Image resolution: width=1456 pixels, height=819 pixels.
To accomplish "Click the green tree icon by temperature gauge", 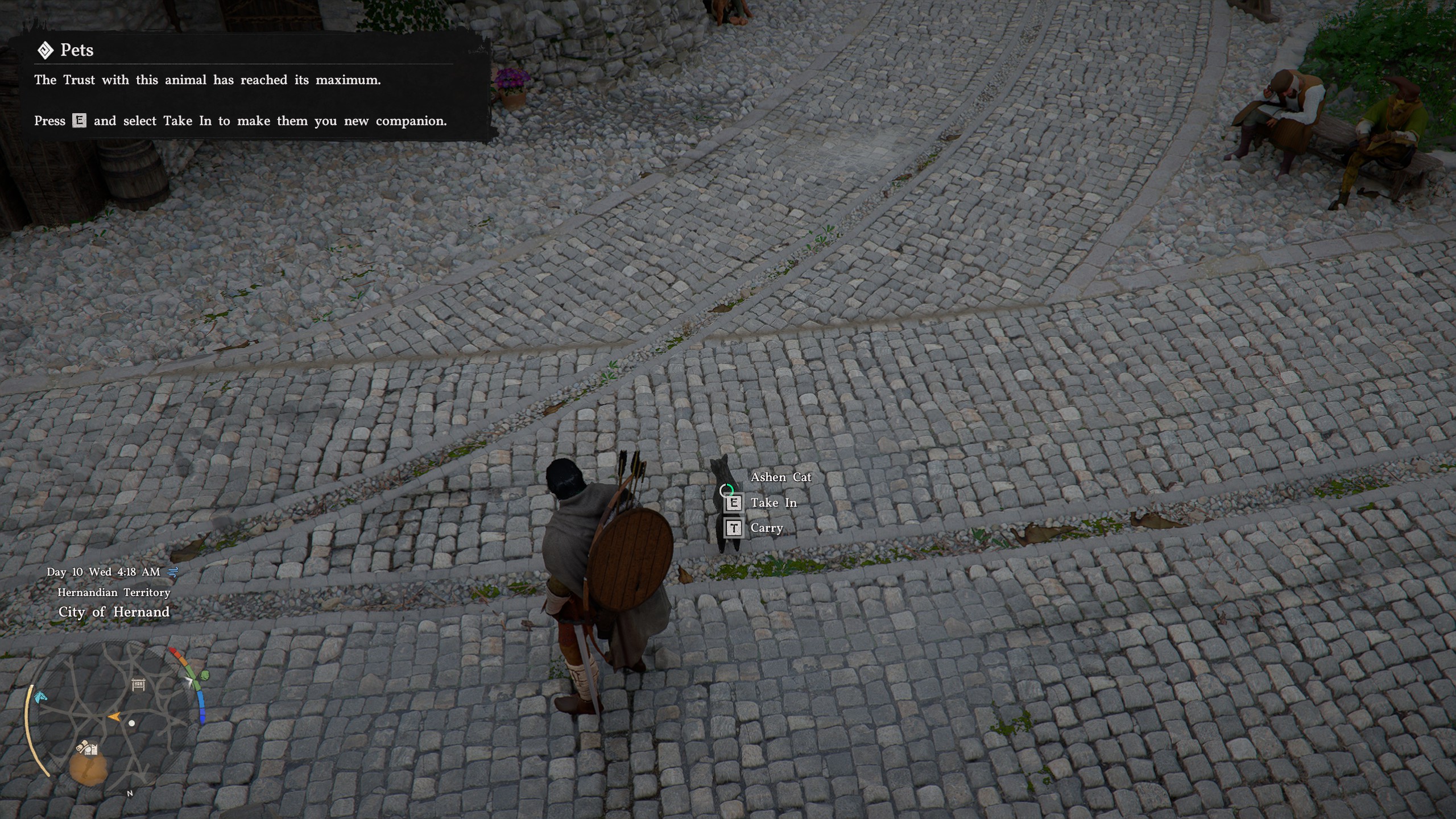I will coord(204,675).
